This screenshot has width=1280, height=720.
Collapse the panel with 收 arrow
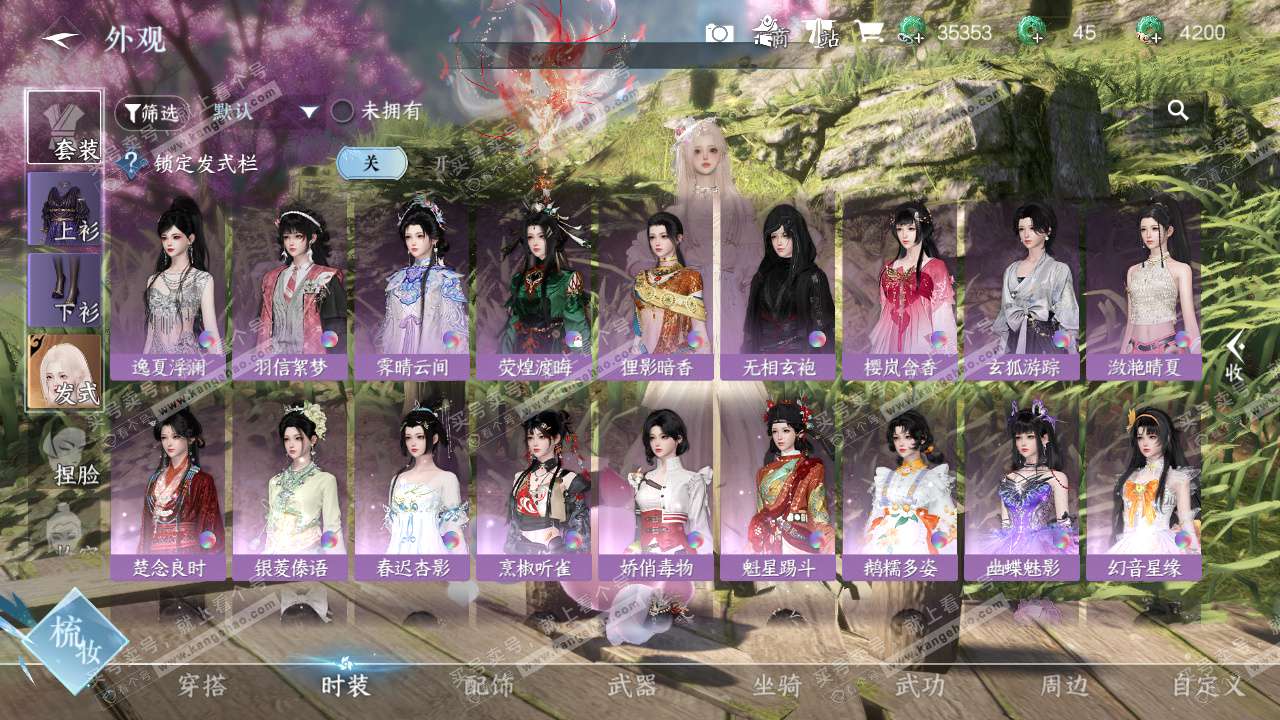click(1236, 357)
